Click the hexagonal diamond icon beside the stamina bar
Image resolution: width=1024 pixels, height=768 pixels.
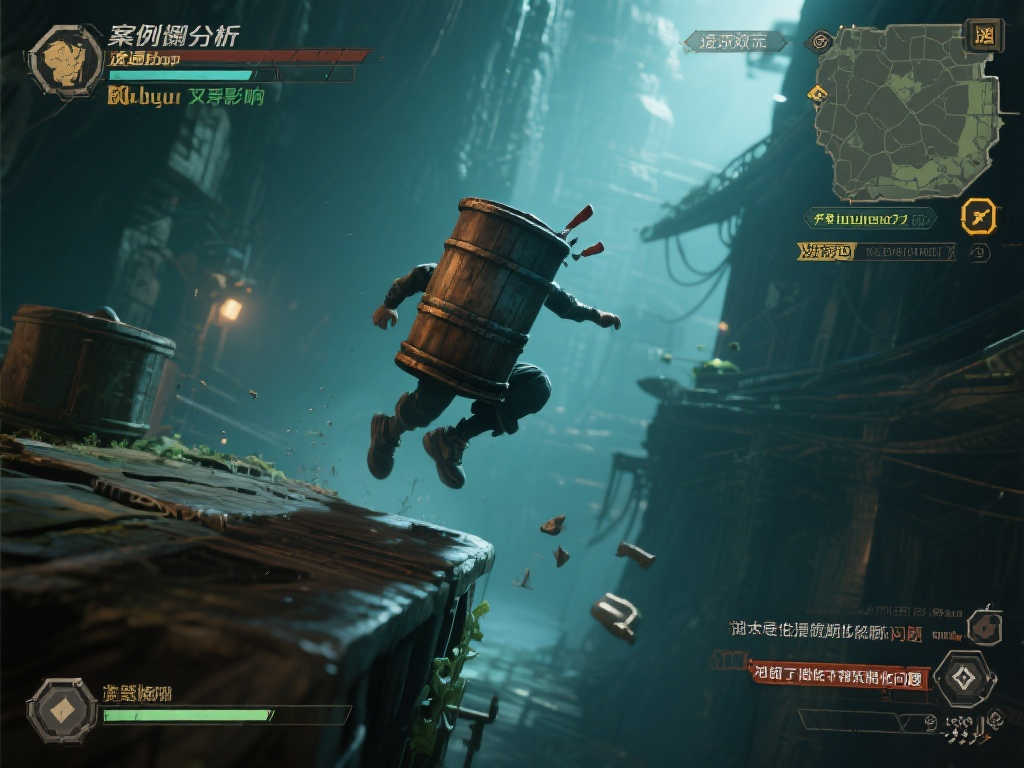(x=62, y=709)
